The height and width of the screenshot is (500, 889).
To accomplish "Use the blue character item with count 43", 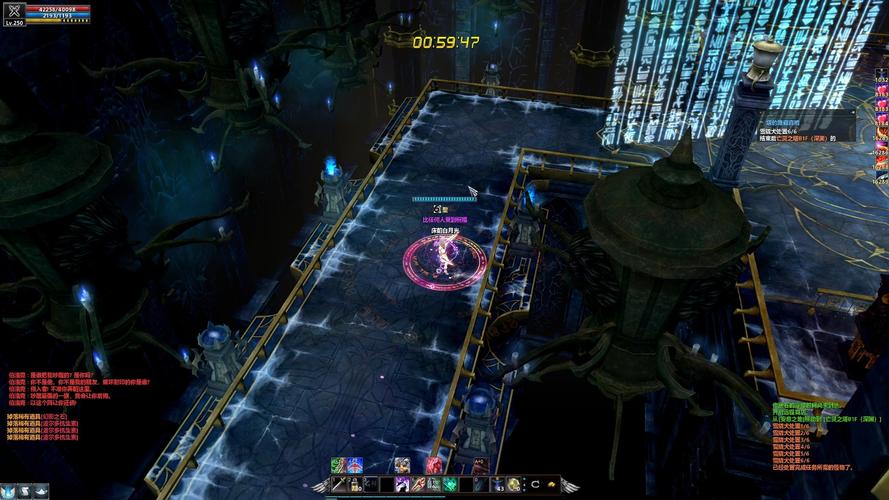I will [x=496, y=484].
